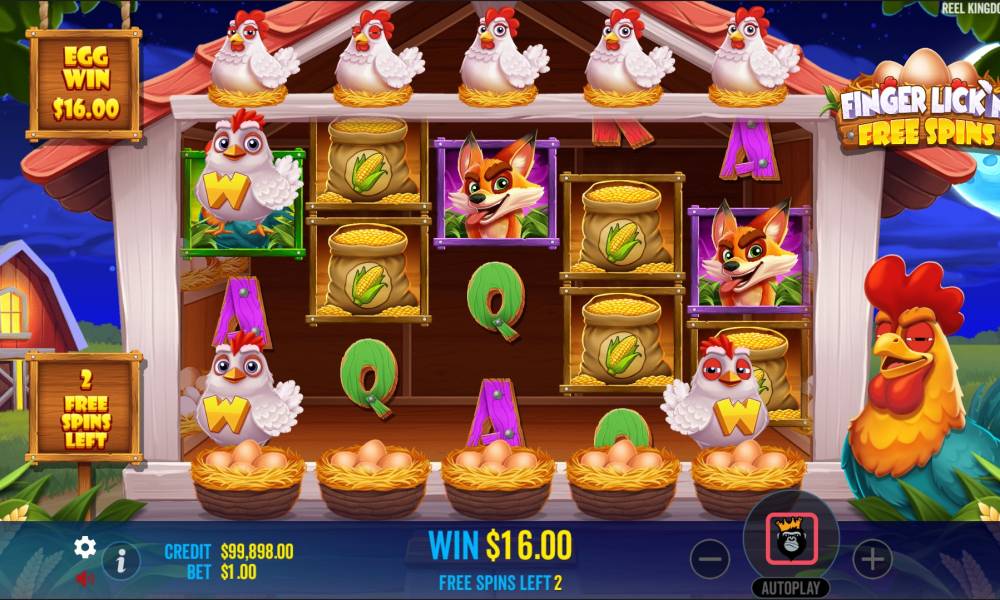The image size is (1000, 600).
Task: Decrease the bet with the minus button
Action: [x=709, y=559]
